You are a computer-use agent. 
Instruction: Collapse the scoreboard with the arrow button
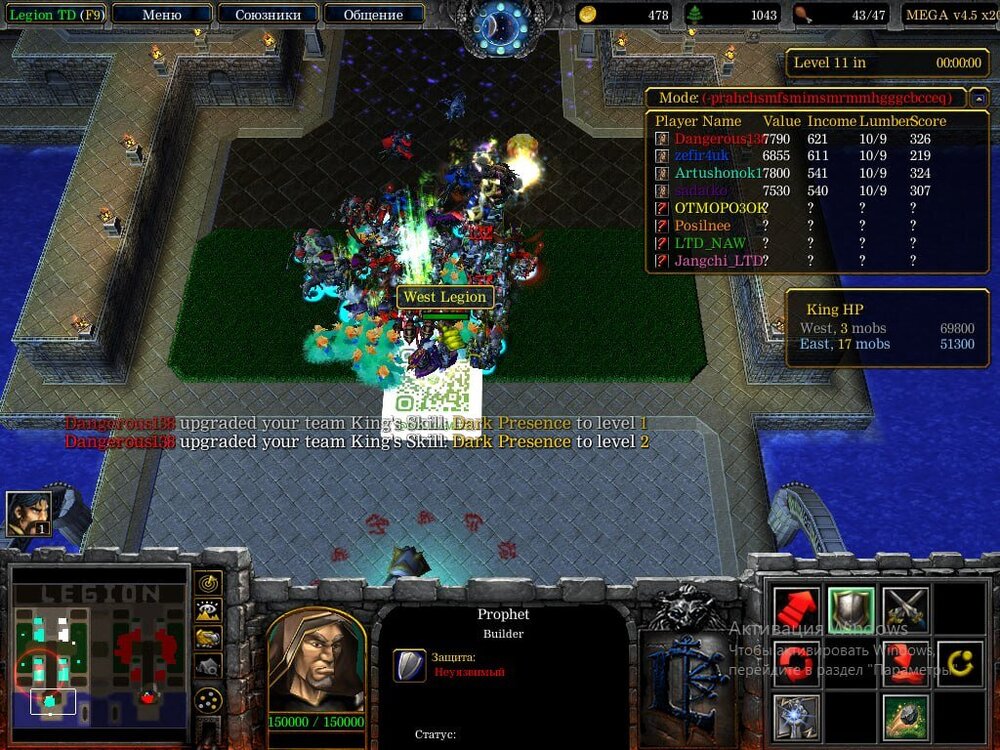point(980,98)
